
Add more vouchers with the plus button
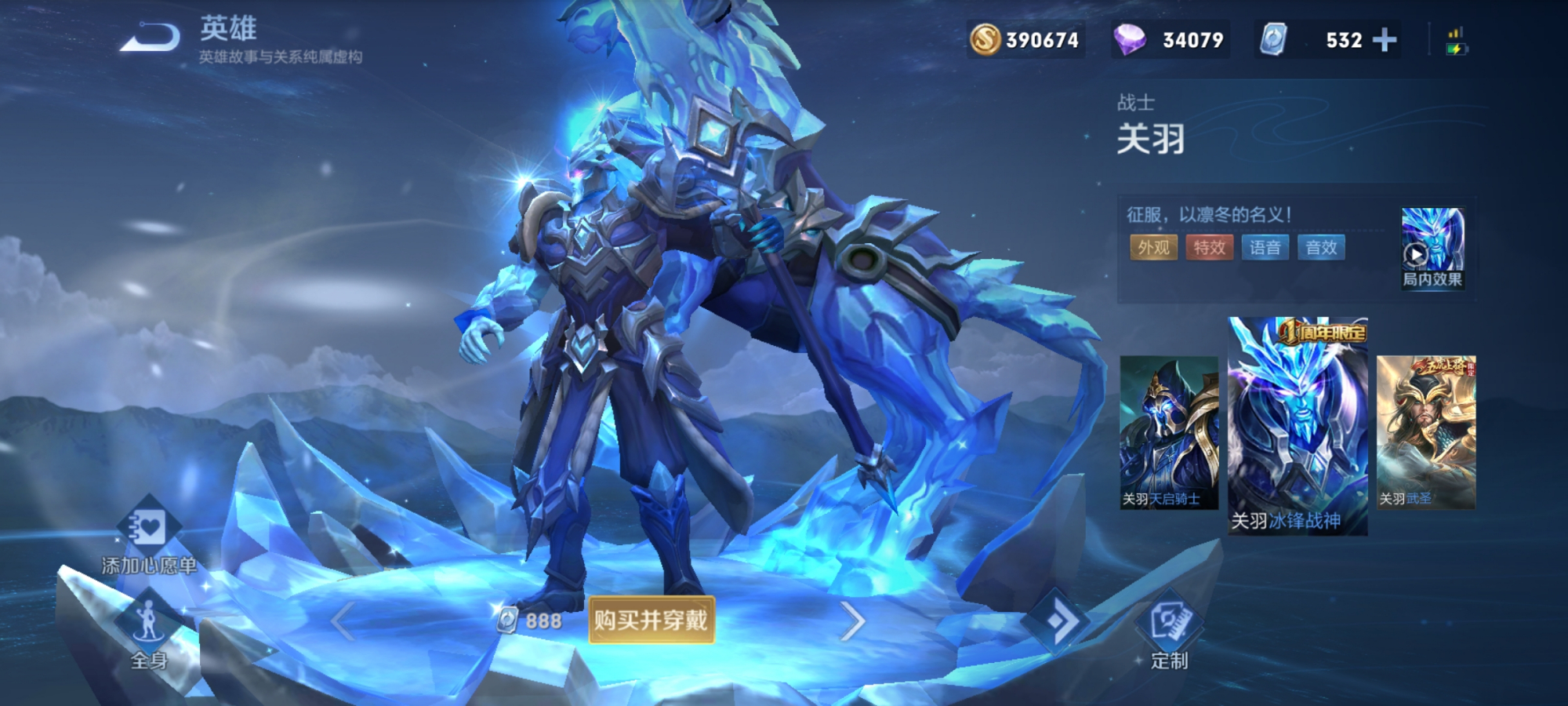(1385, 39)
